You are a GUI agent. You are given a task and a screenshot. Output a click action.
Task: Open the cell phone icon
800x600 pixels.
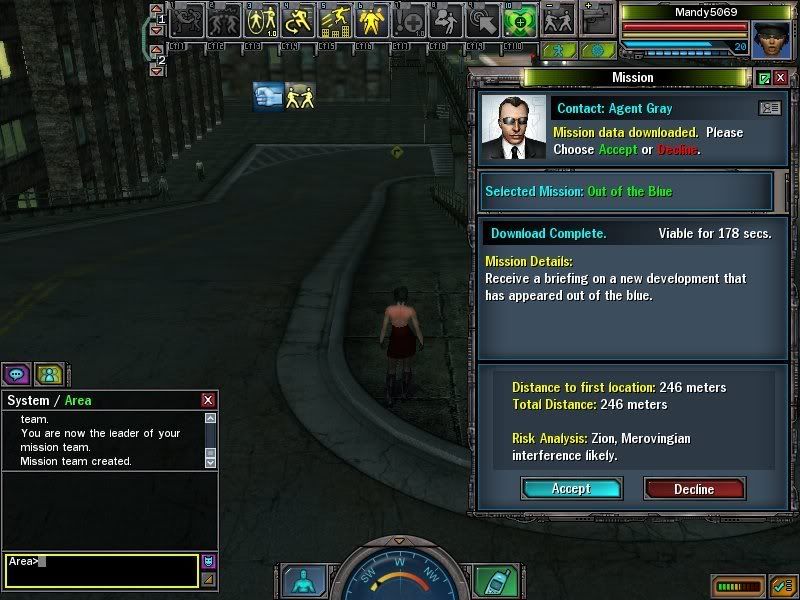(492, 580)
